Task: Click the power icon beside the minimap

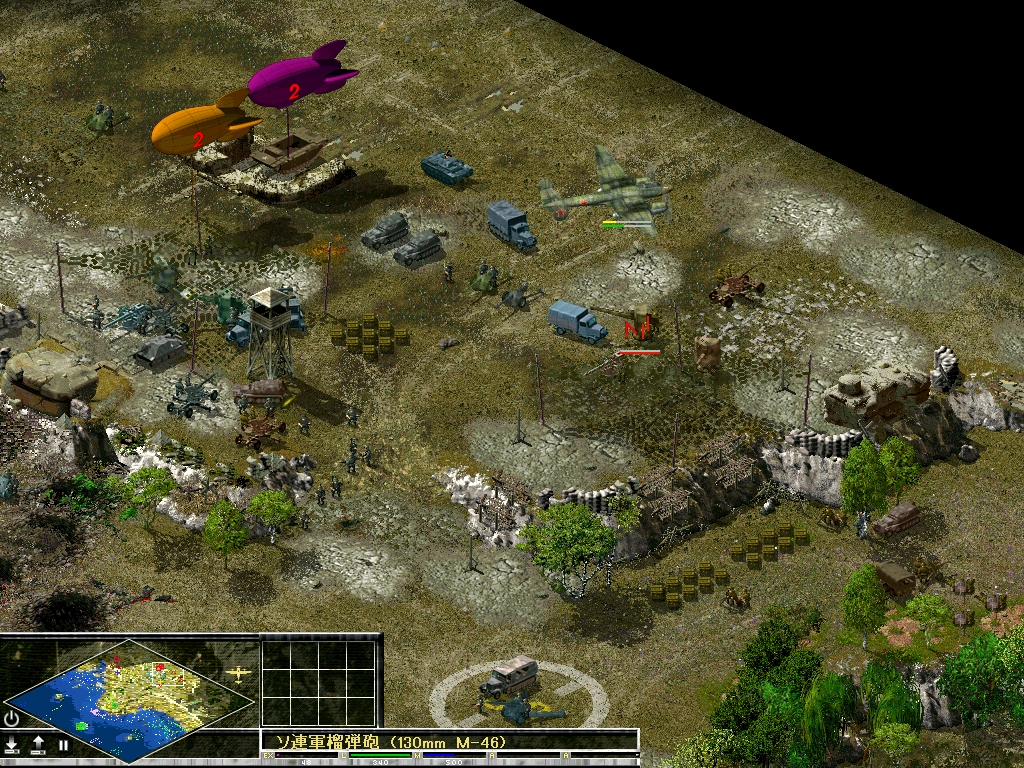Action: pos(12,718)
